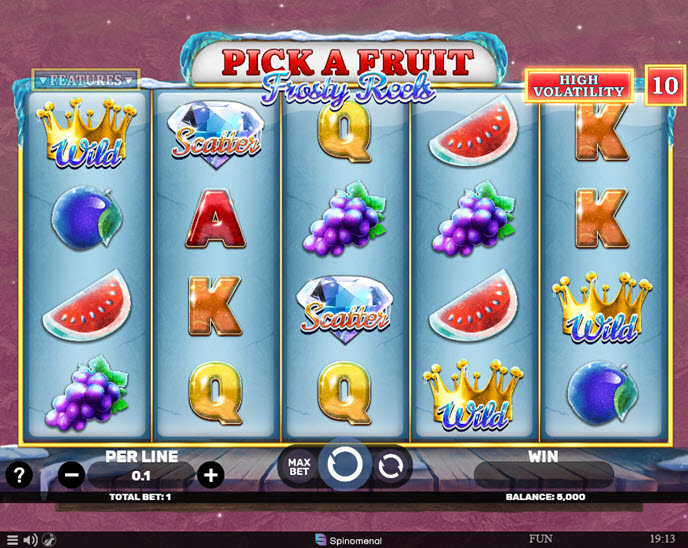Screen dimensions: 688x548
Task: Click the lines count number box
Action: tap(664, 85)
